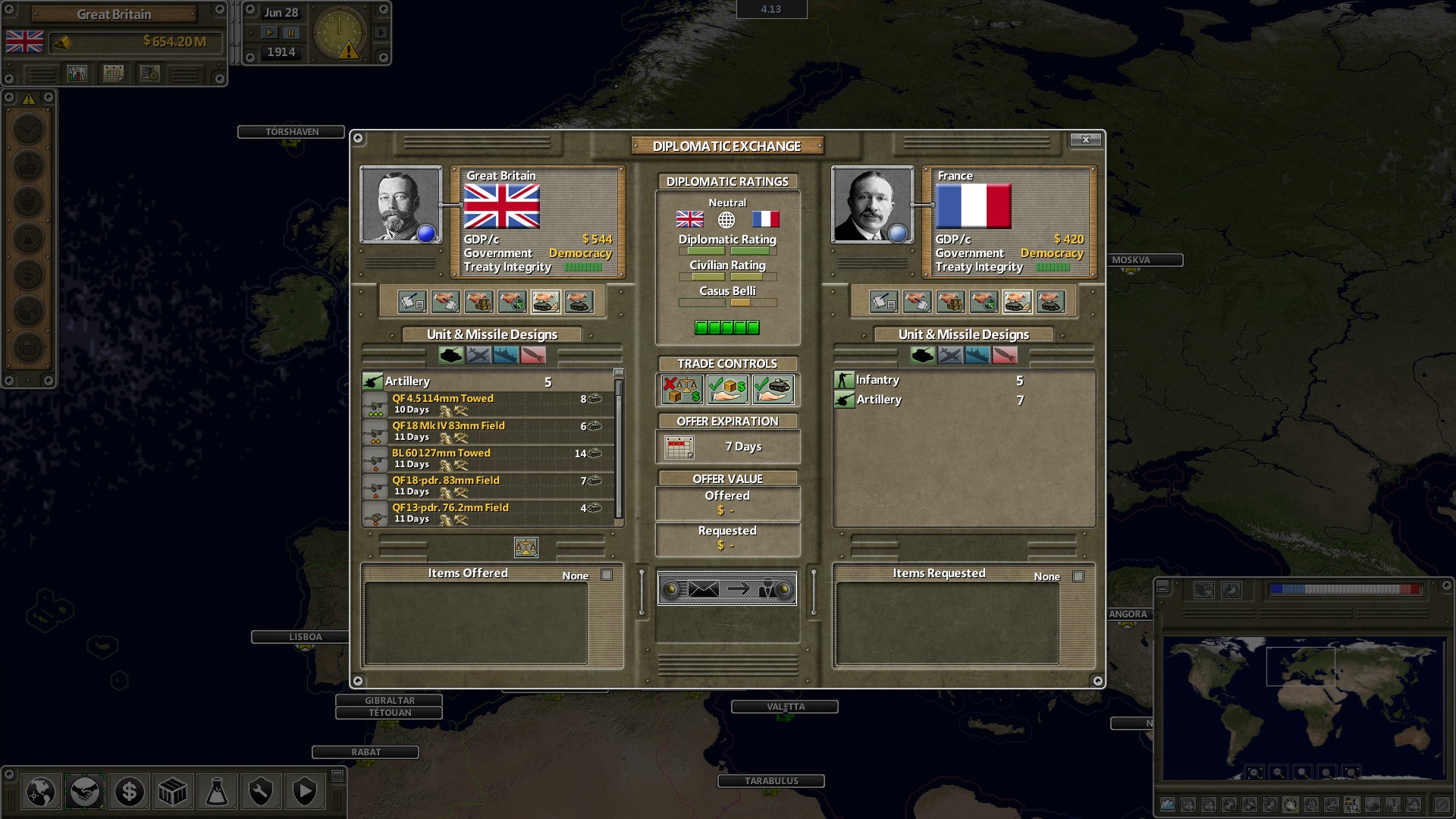Choose the BL 60 127mm Towed design
Screen dimensions: 1456x819
(x=441, y=453)
